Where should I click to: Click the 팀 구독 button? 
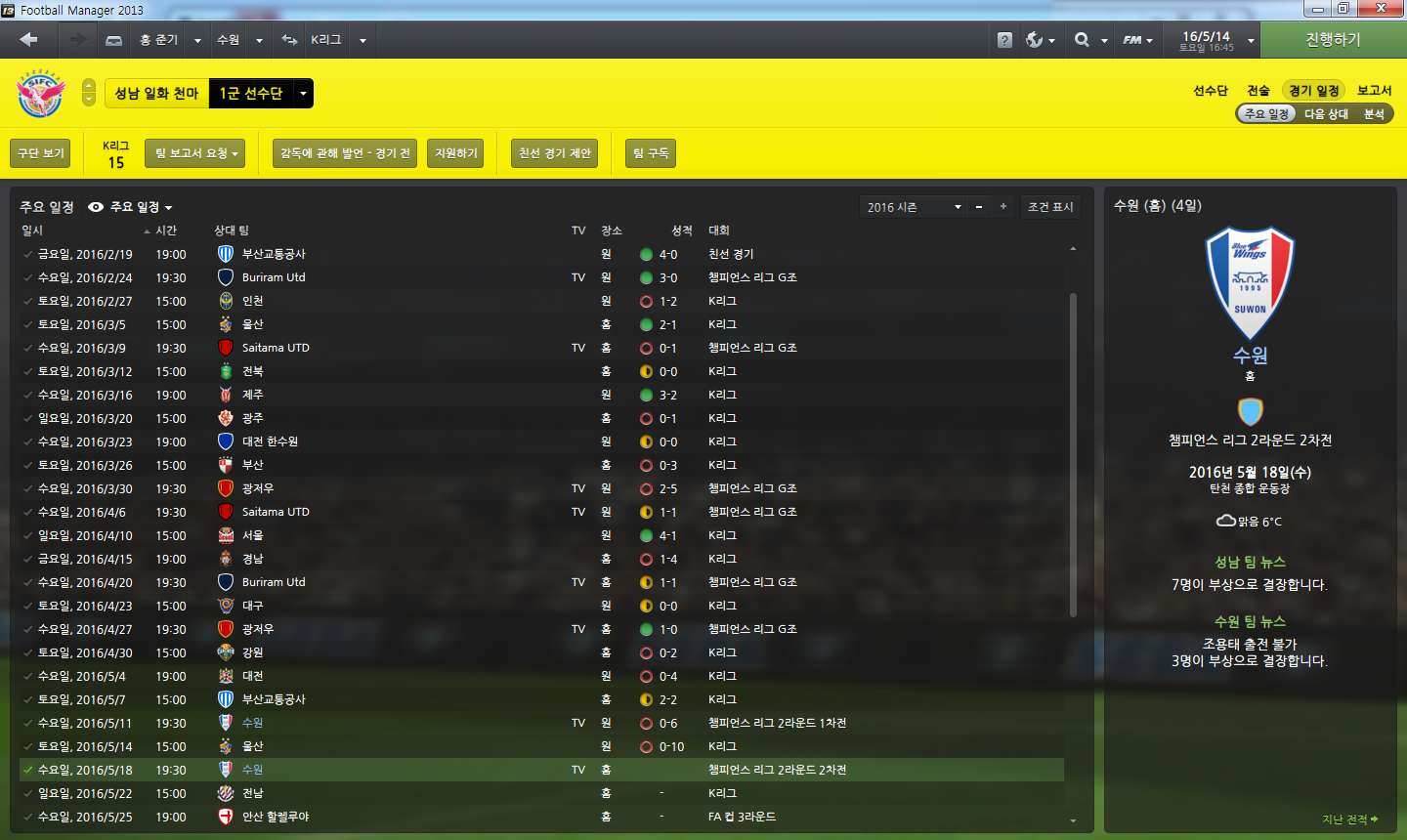point(651,153)
